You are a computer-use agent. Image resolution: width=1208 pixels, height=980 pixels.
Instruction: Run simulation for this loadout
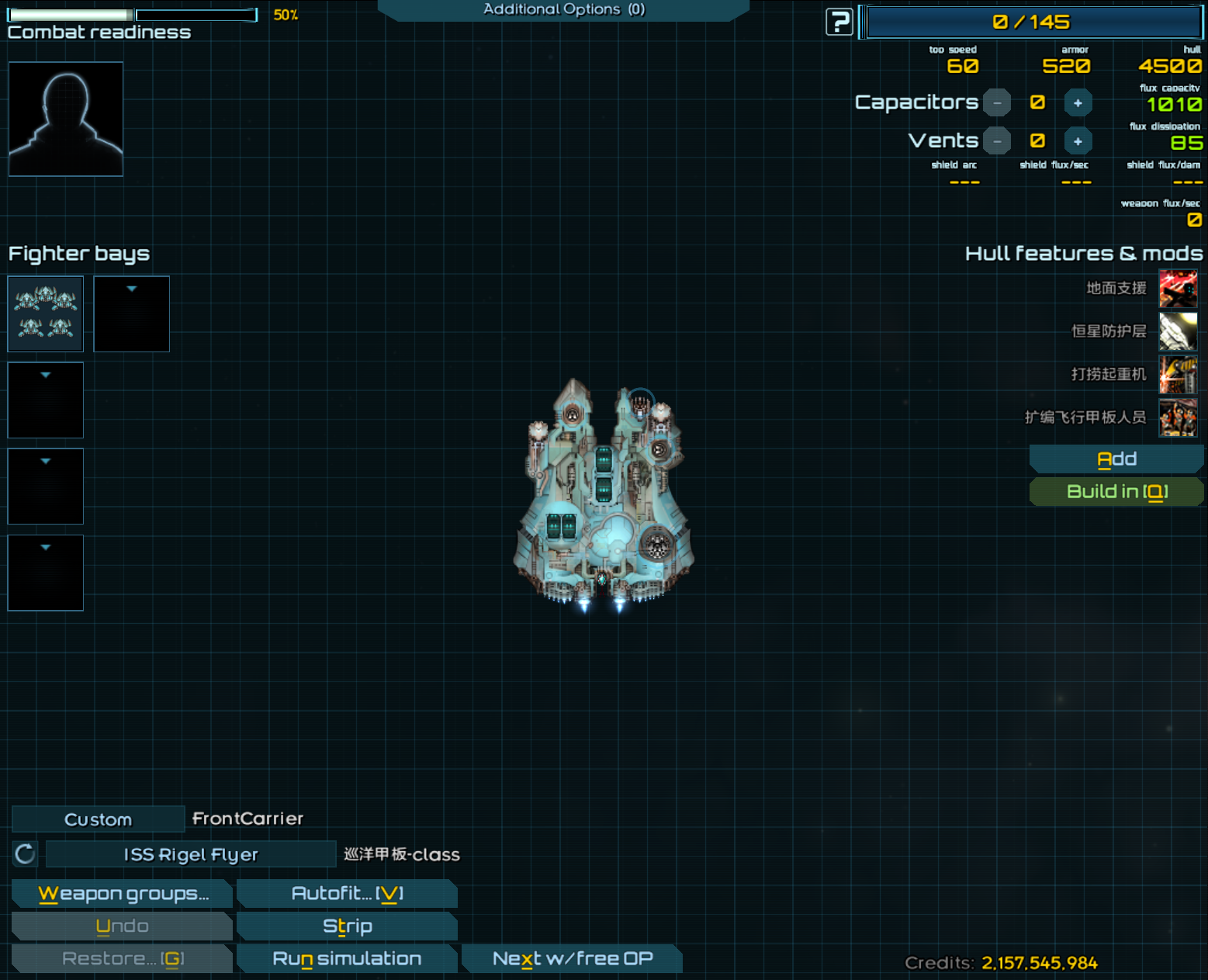pos(347,959)
